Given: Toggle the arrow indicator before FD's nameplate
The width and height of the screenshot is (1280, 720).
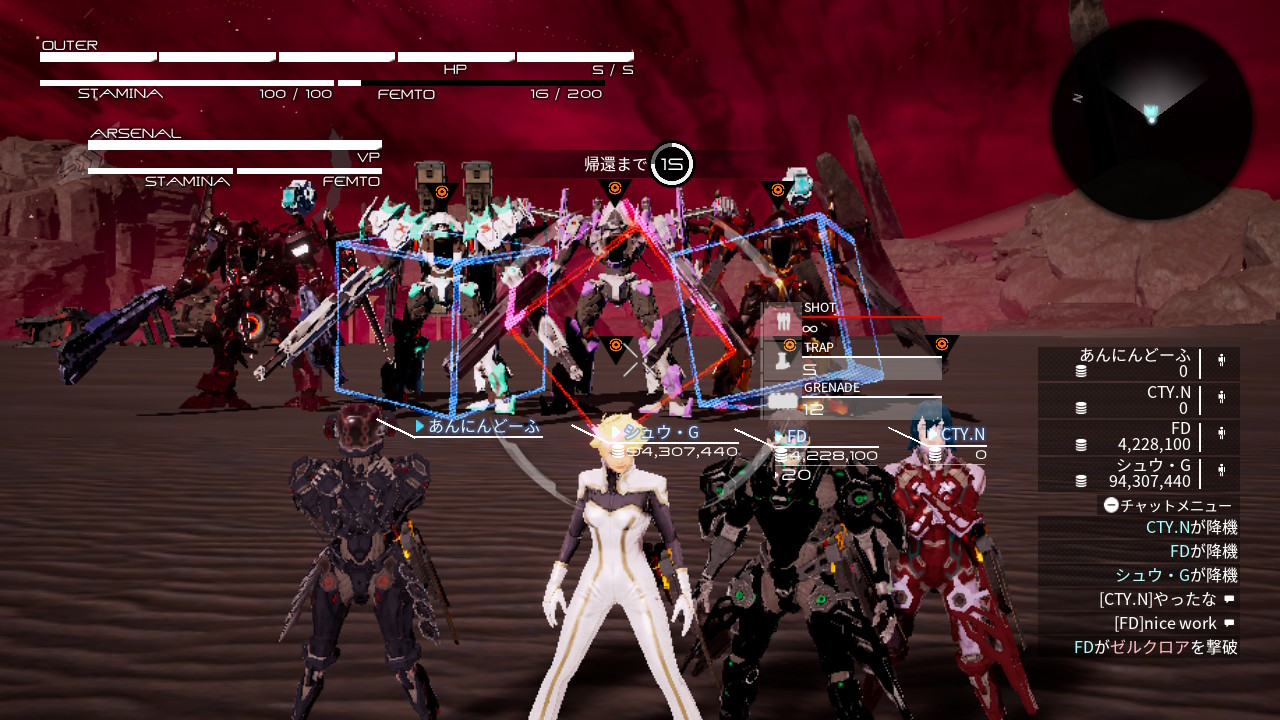Looking at the screenshot, I should (x=778, y=436).
